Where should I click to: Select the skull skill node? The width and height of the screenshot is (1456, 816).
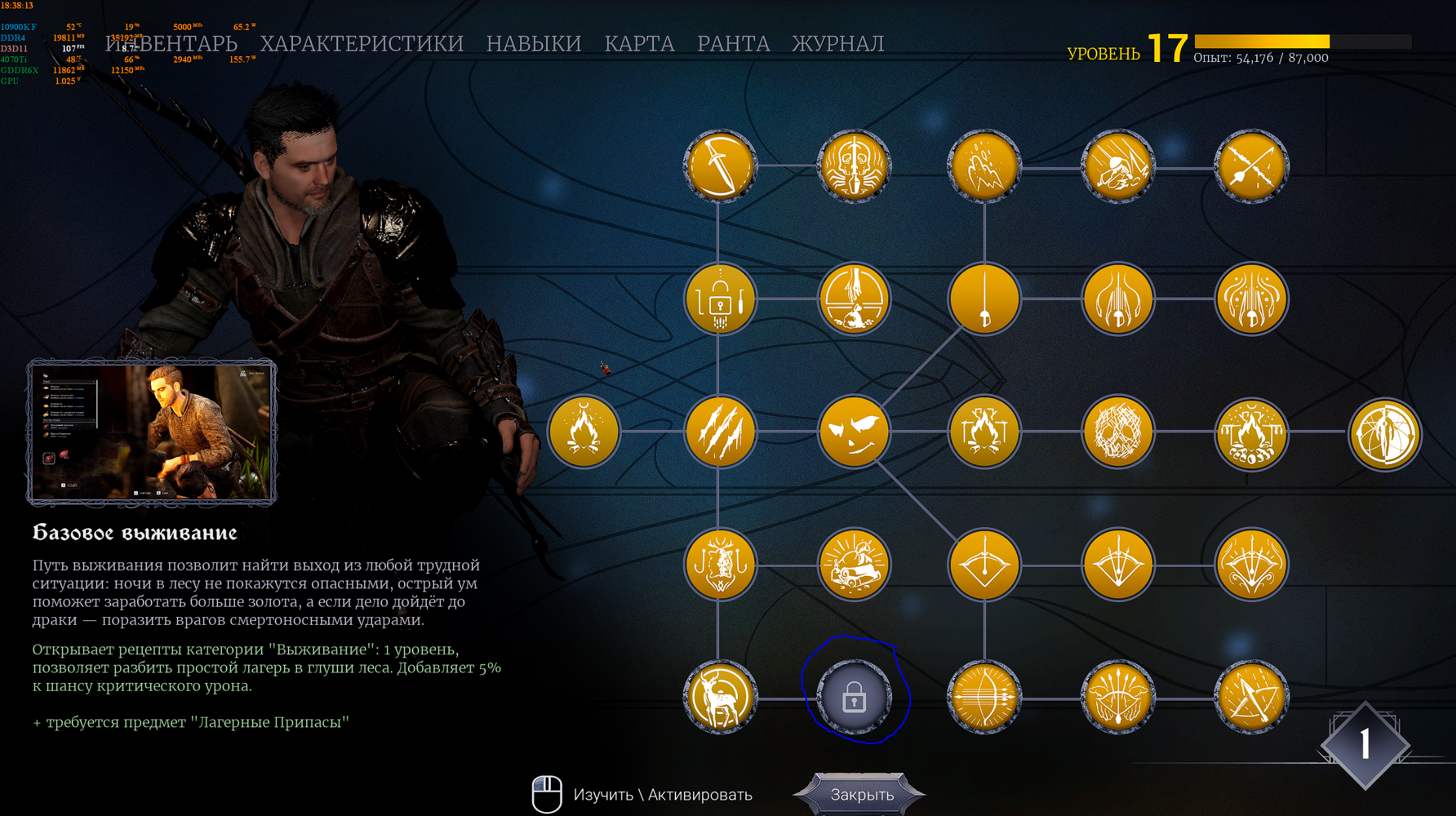[1118, 432]
